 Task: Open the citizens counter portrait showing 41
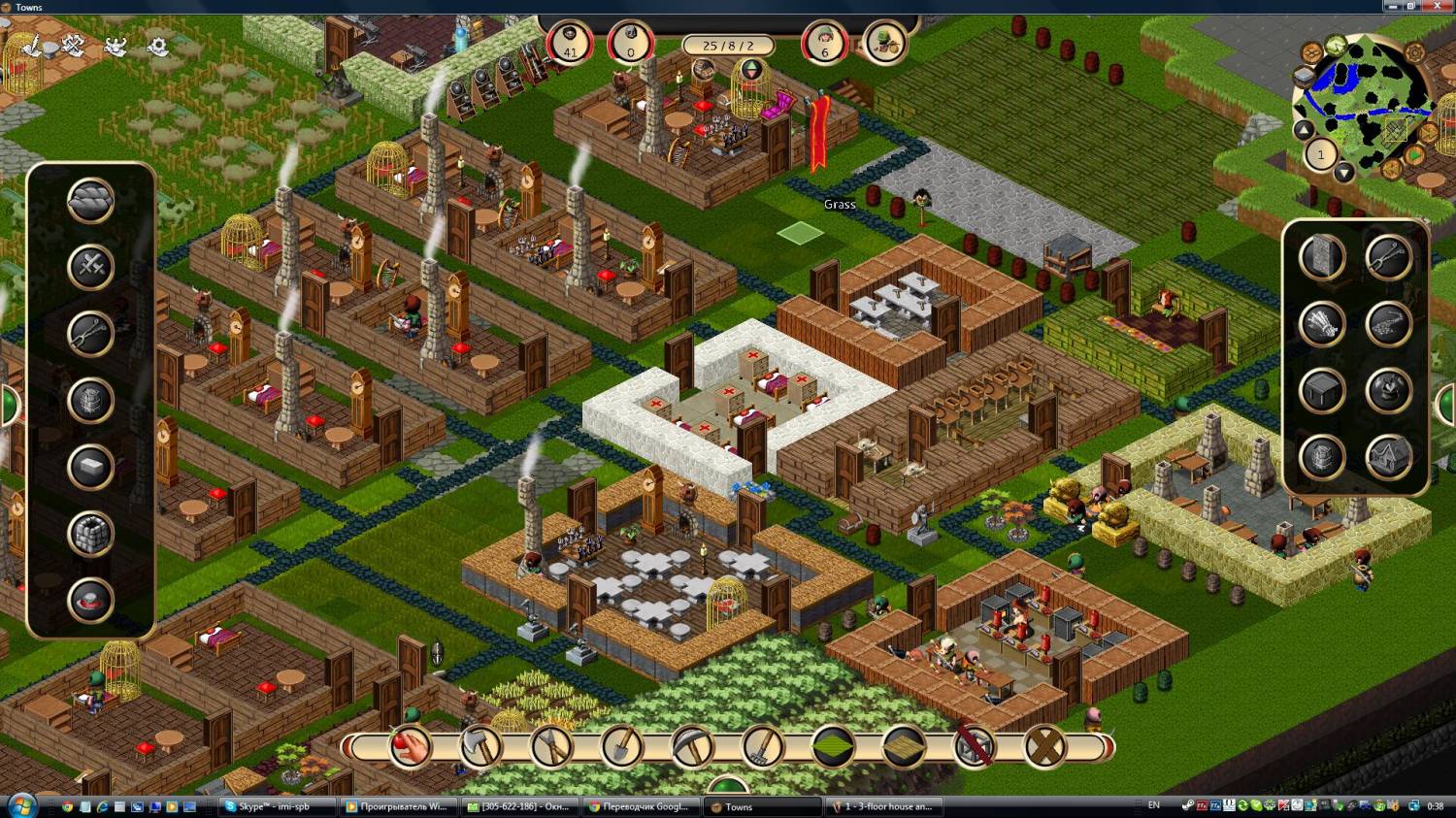point(570,43)
